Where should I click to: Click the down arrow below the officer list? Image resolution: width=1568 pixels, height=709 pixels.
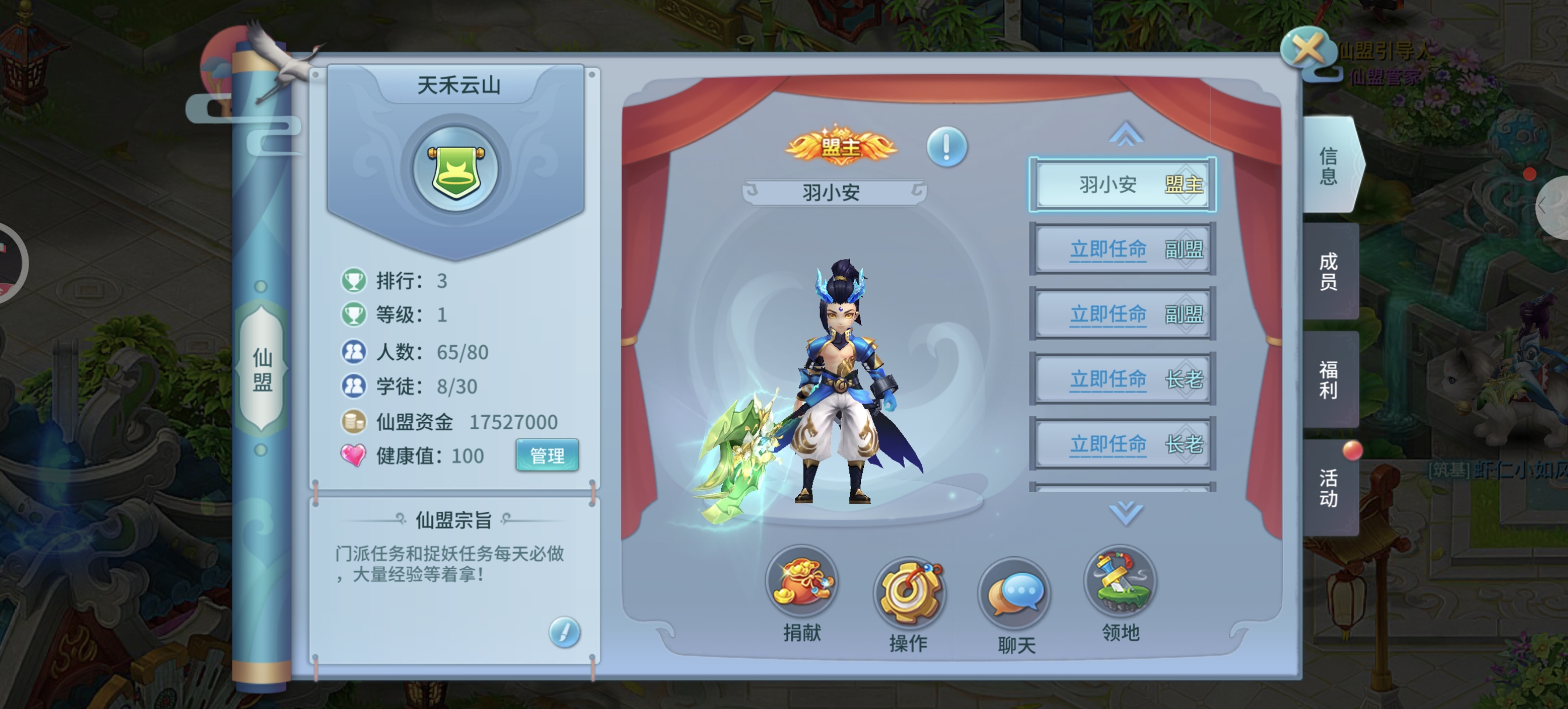(1125, 513)
